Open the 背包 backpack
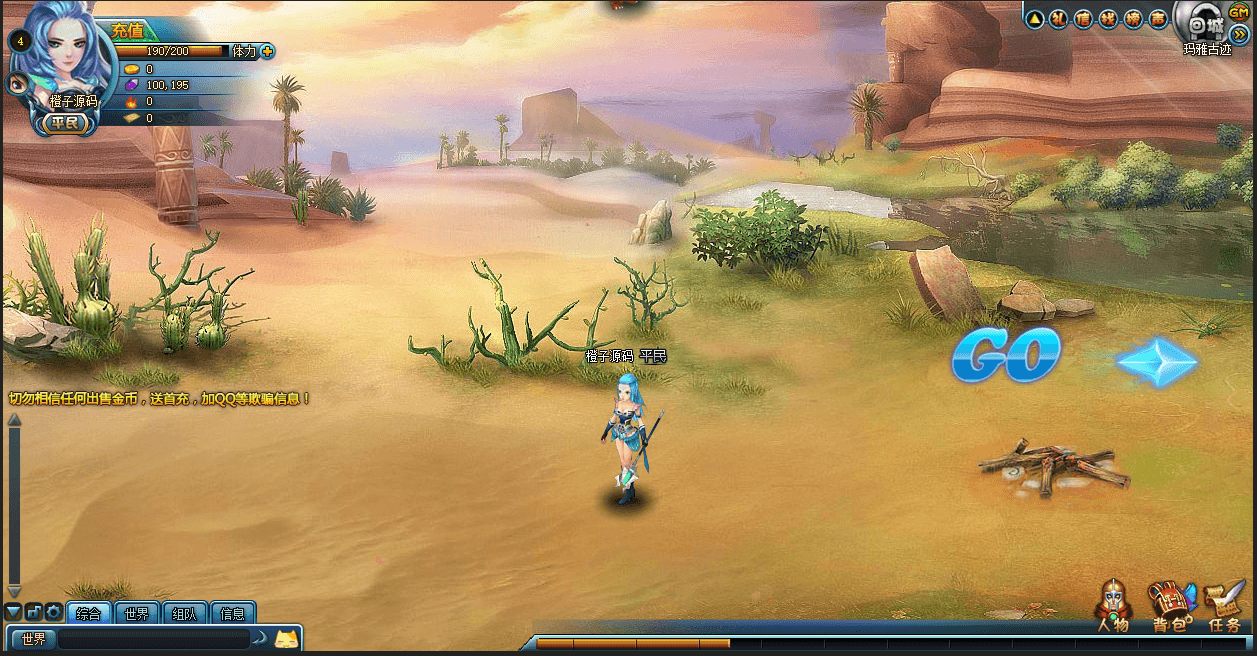The width and height of the screenshot is (1257, 656). click(x=1171, y=606)
